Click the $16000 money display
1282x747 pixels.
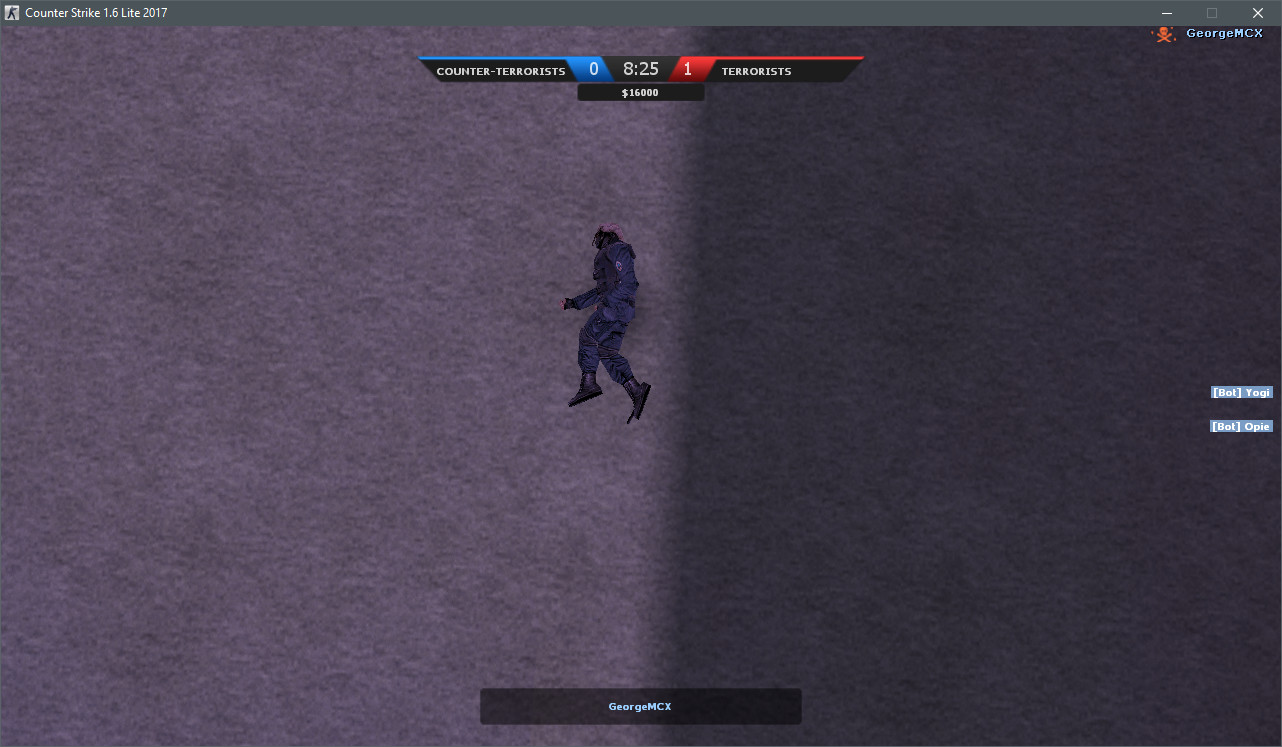click(640, 91)
